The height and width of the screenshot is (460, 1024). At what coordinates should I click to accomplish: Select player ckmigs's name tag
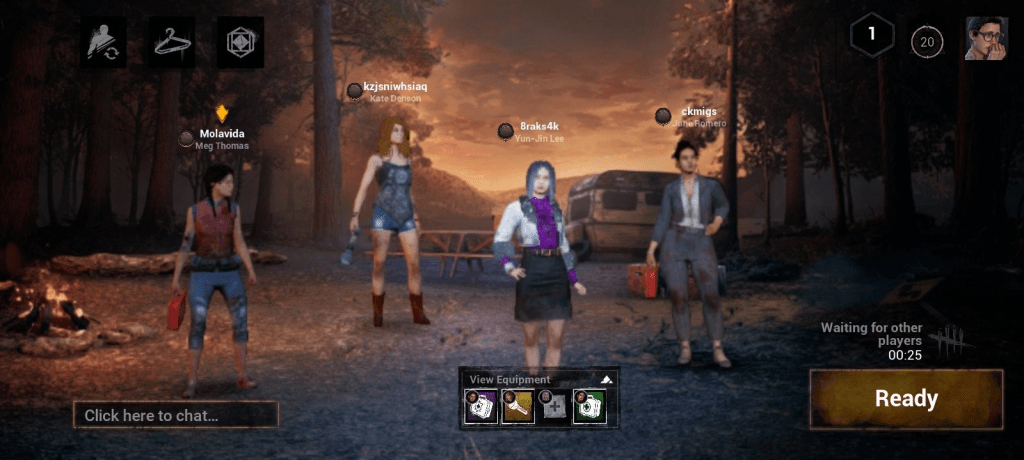click(698, 113)
